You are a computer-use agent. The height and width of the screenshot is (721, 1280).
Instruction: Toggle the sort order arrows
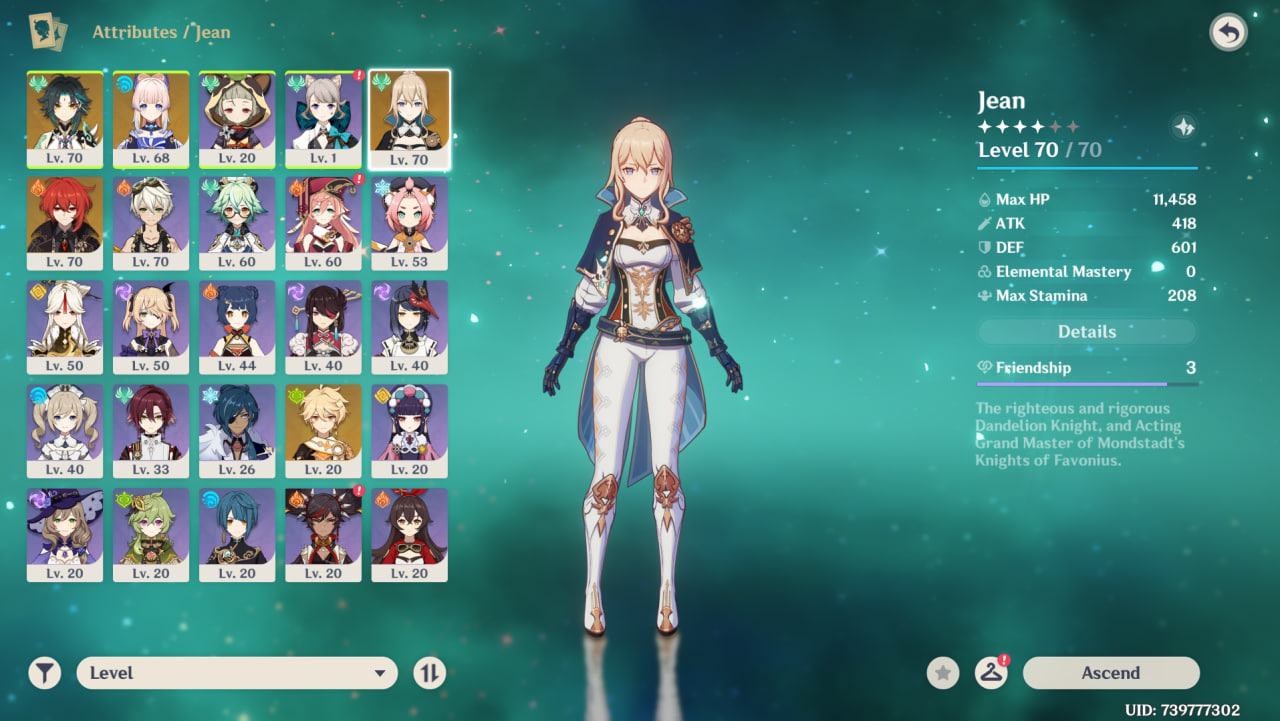(x=429, y=673)
